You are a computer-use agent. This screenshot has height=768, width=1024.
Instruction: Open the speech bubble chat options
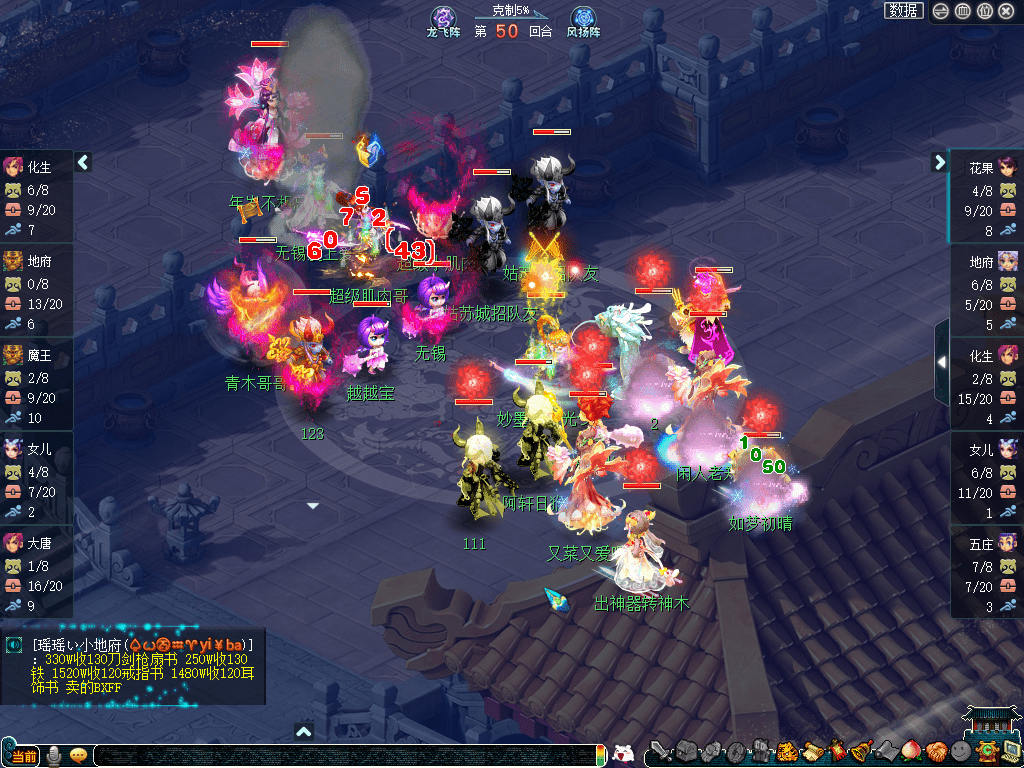click(78, 755)
